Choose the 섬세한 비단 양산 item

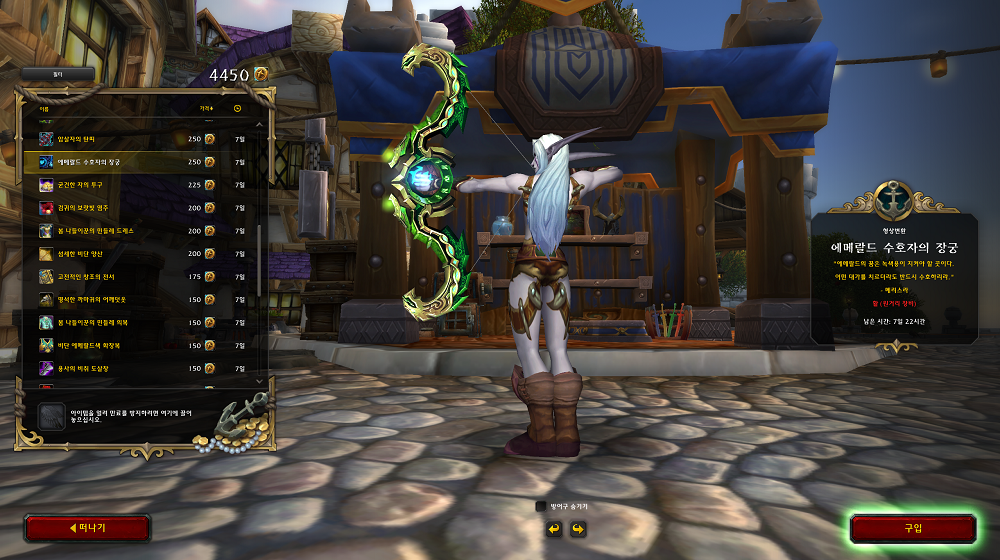(140, 254)
